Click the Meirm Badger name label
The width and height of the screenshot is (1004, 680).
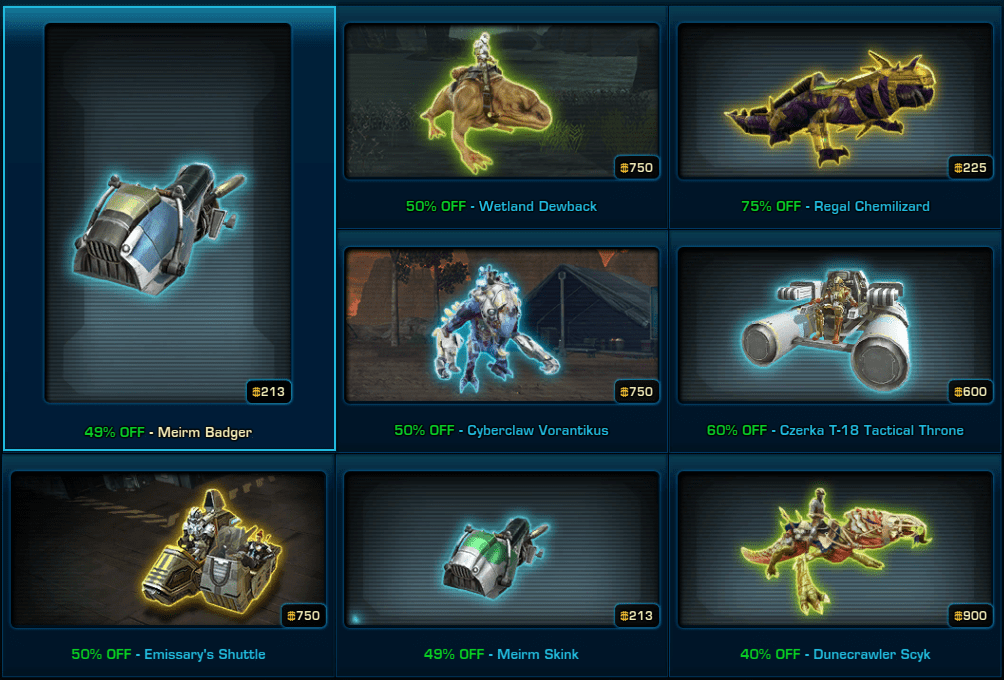click(x=205, y=433)
